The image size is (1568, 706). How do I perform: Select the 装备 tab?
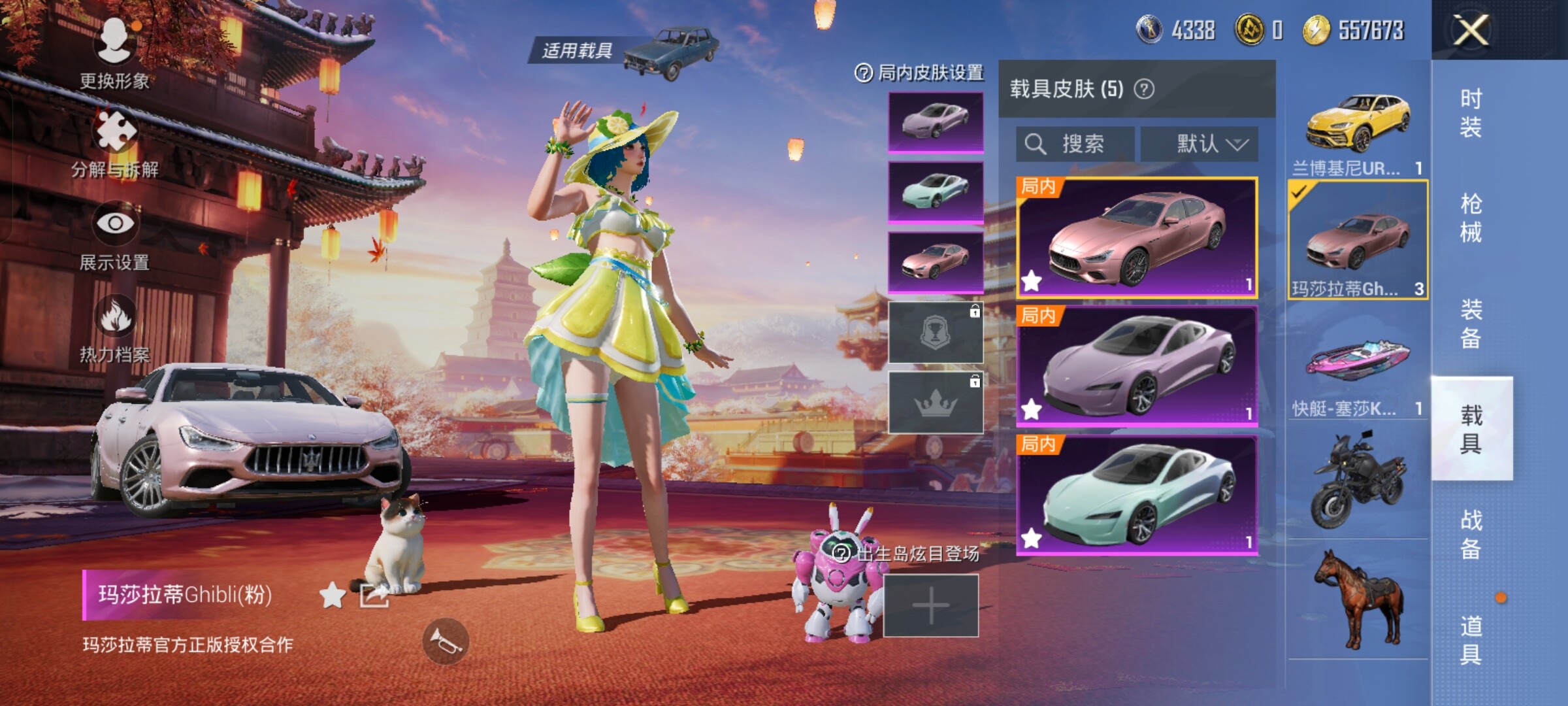pos(1471,324)
